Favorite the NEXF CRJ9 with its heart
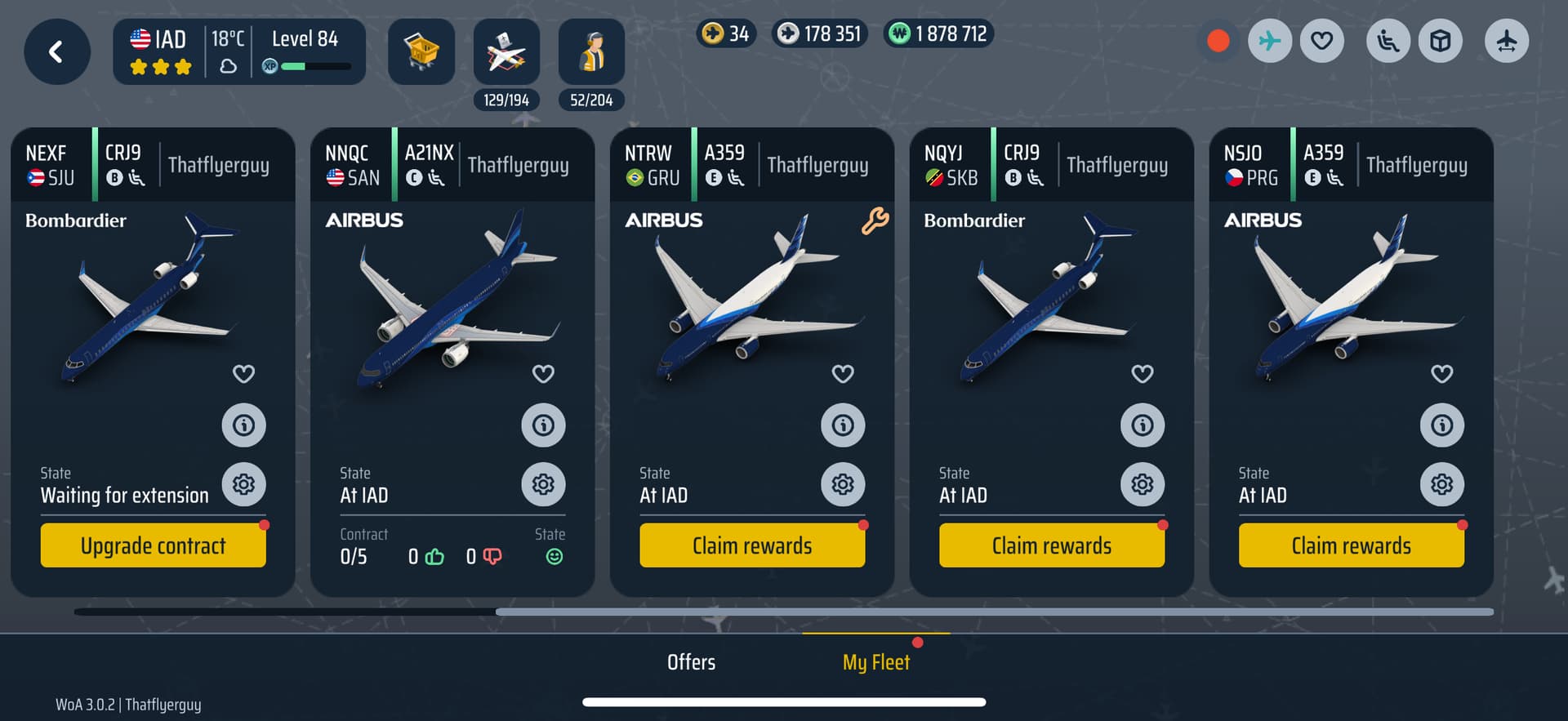Viewport: 1568px width, 721px height. pos(243,374)
